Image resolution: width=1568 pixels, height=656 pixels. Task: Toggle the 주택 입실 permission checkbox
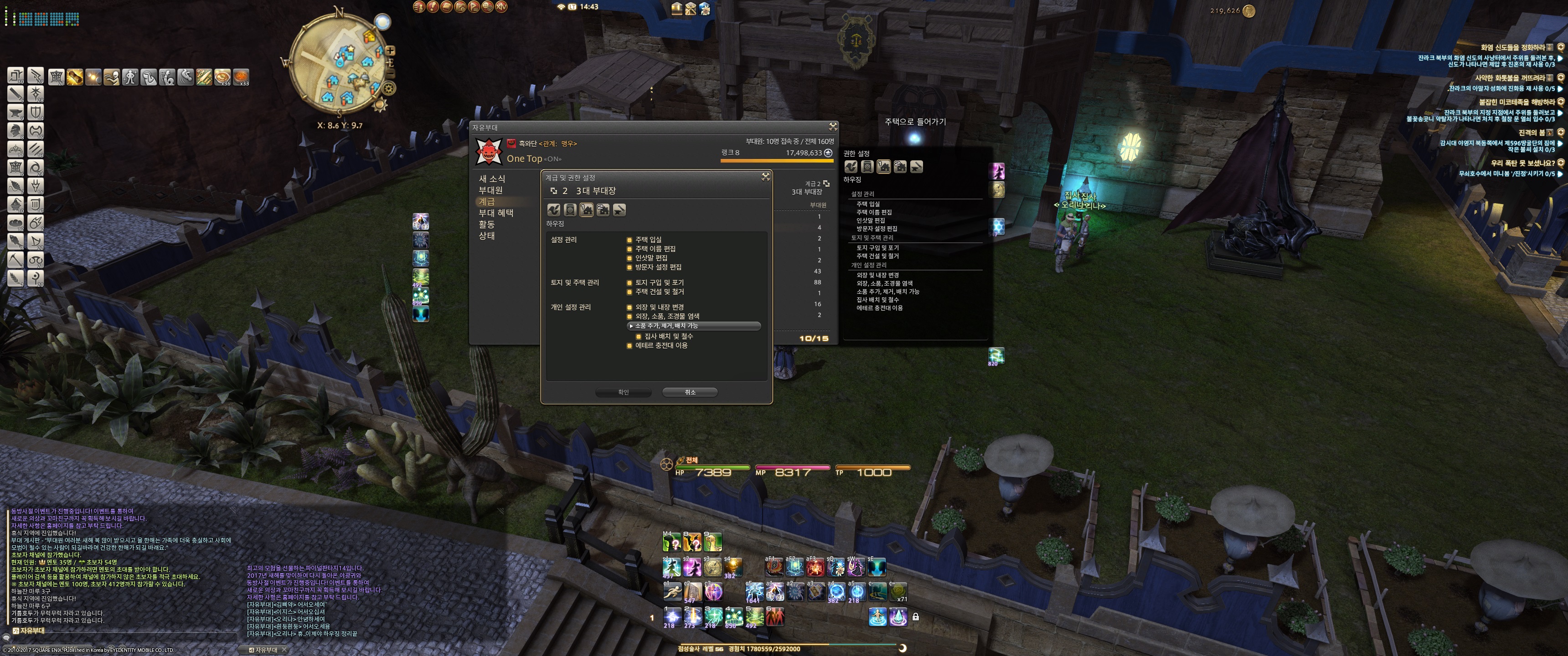pos(629,240)
